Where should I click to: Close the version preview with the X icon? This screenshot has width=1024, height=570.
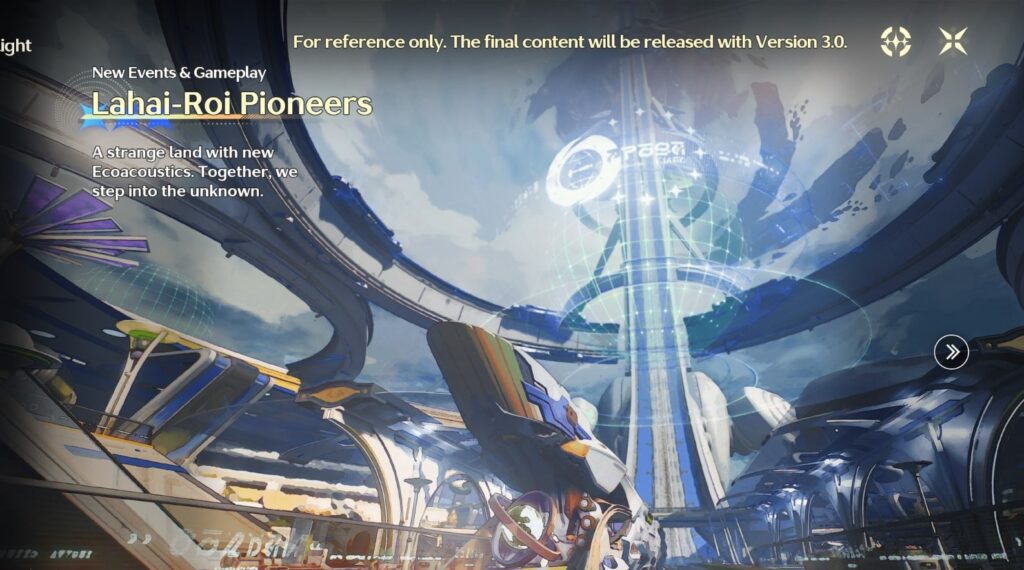[x=953, y=41]
